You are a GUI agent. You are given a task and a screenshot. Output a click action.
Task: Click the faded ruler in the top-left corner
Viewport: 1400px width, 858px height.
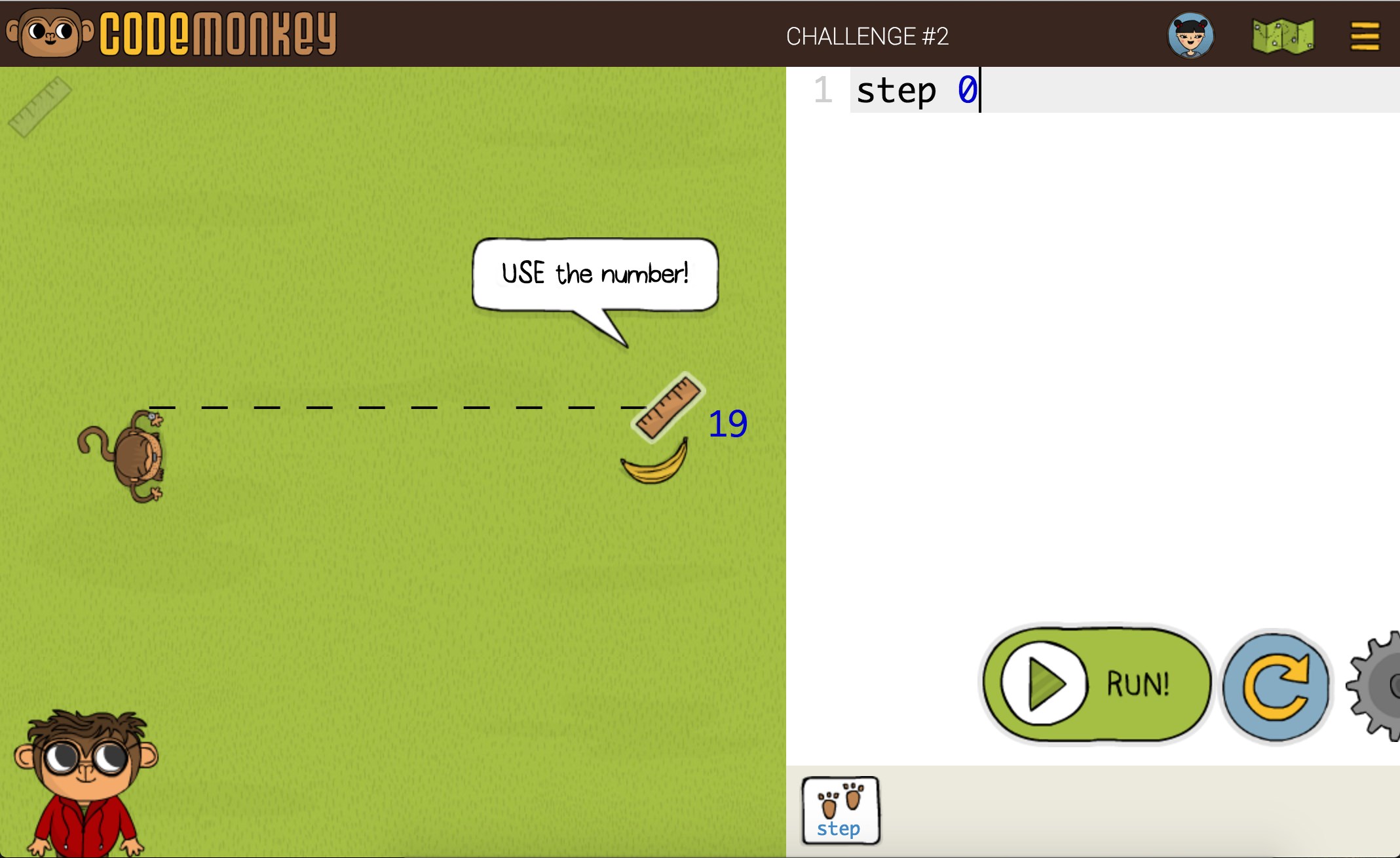point(39,105)
